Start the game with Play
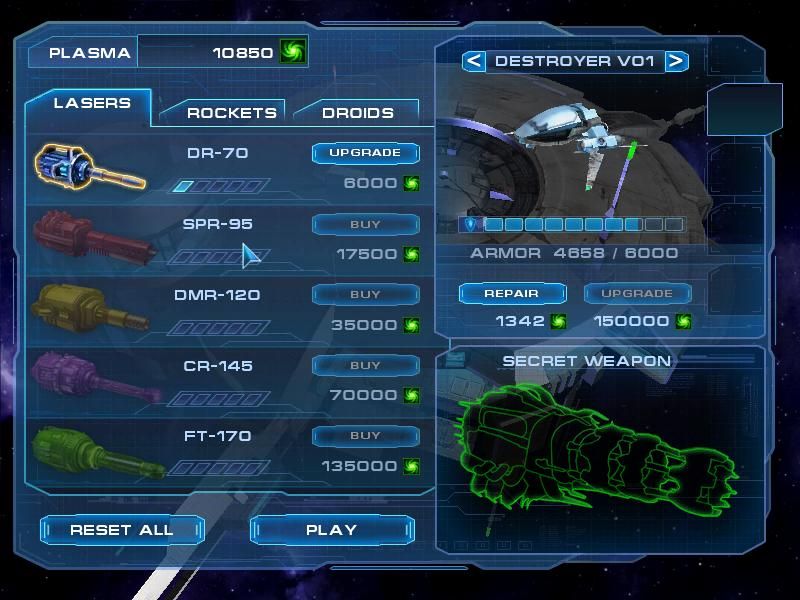Screen dimensions: 800x600 pyautogui.click(x=331, y=530)
